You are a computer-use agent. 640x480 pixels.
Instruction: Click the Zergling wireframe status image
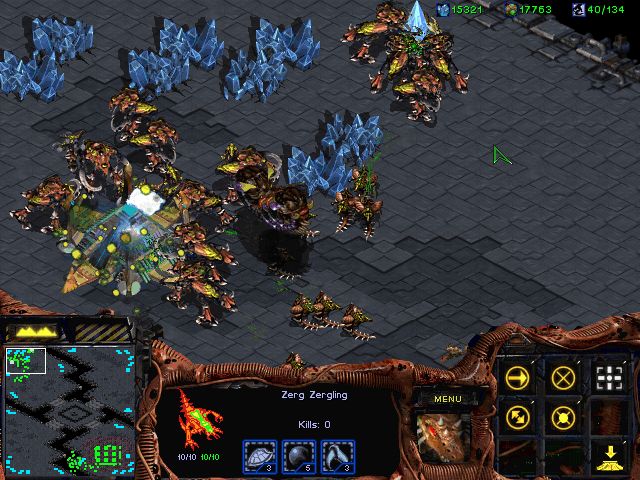click(197, 416)
